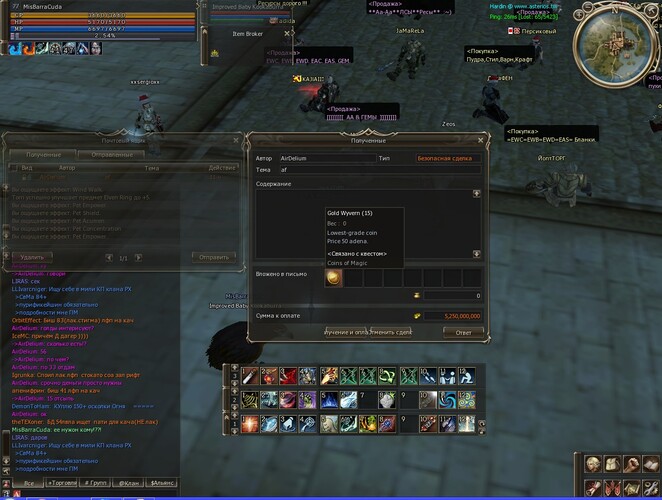
Task: Click the Ответ reply button
Action: click(x=463, y=331)
